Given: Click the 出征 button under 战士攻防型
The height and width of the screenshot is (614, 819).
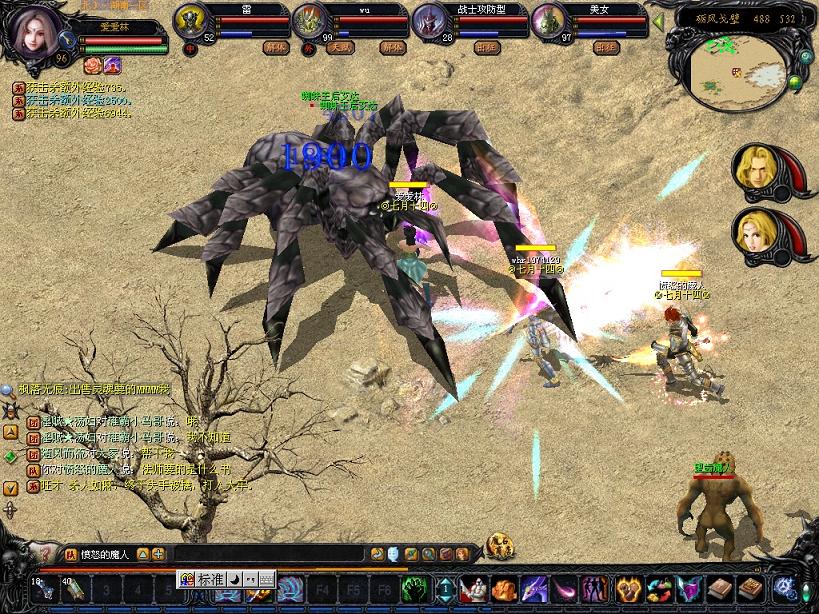Looking at the screenshot, I should (485, 47).
